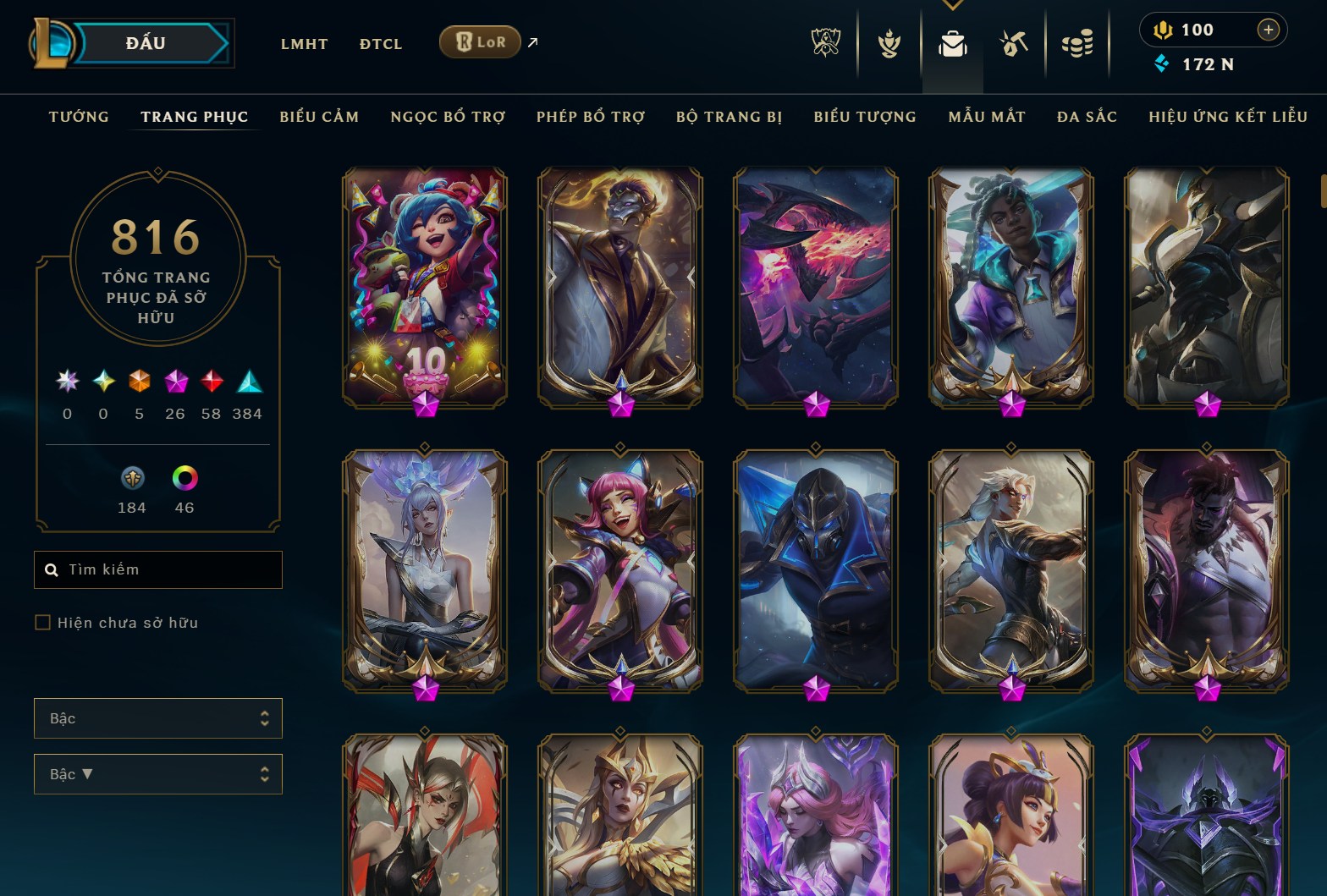Toggle the legacy crest filter showing 184
Viewport: 1327px width, 896px height.
(x=131, y=479)
